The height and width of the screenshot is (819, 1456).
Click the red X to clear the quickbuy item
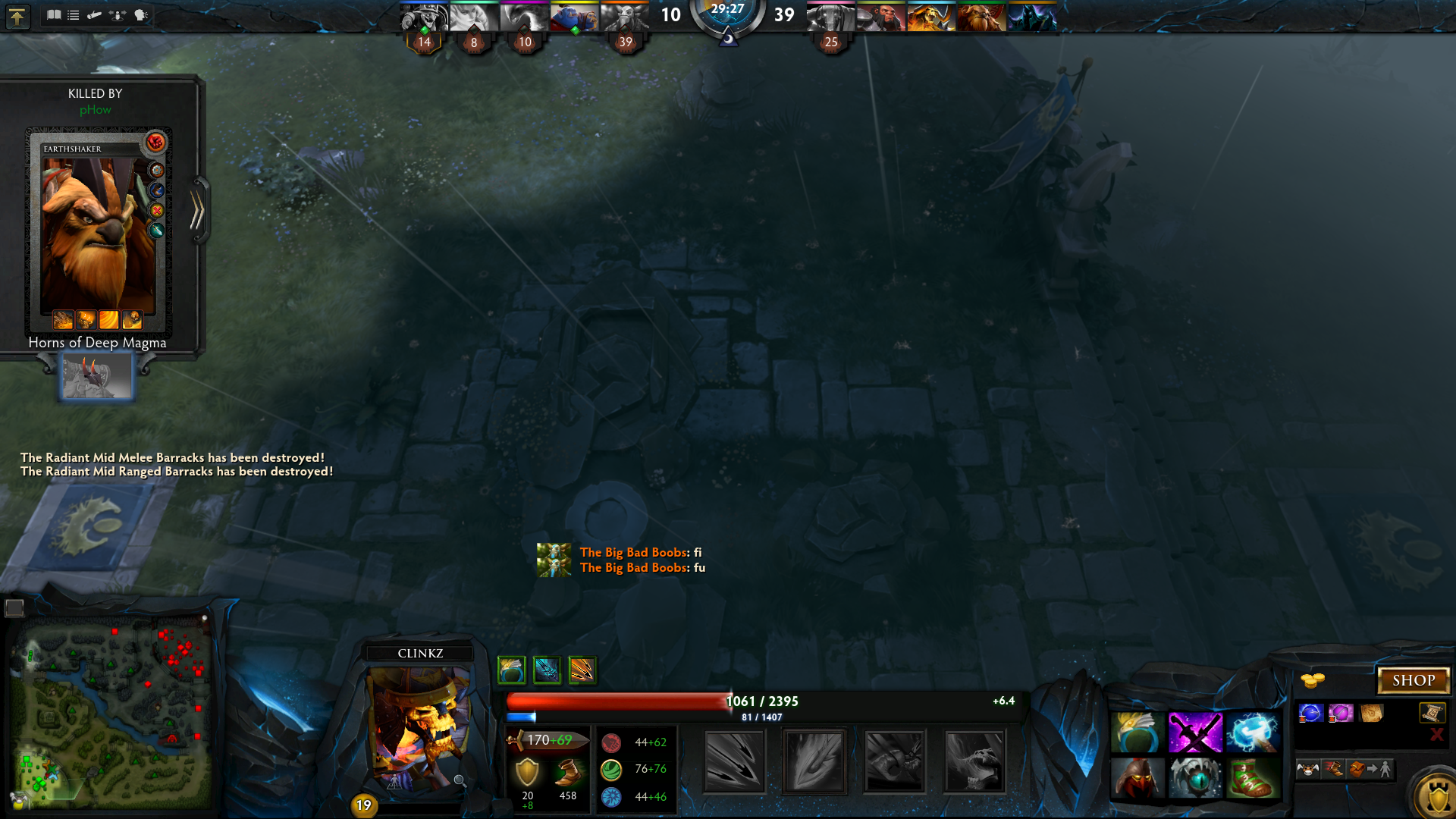pos(1437,734)
